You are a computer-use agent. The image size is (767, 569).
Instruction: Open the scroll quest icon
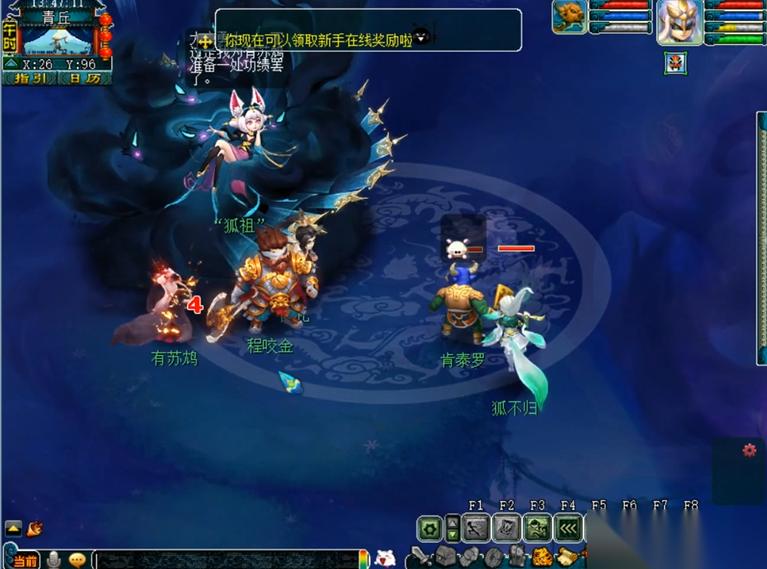[x=569, y=558]
